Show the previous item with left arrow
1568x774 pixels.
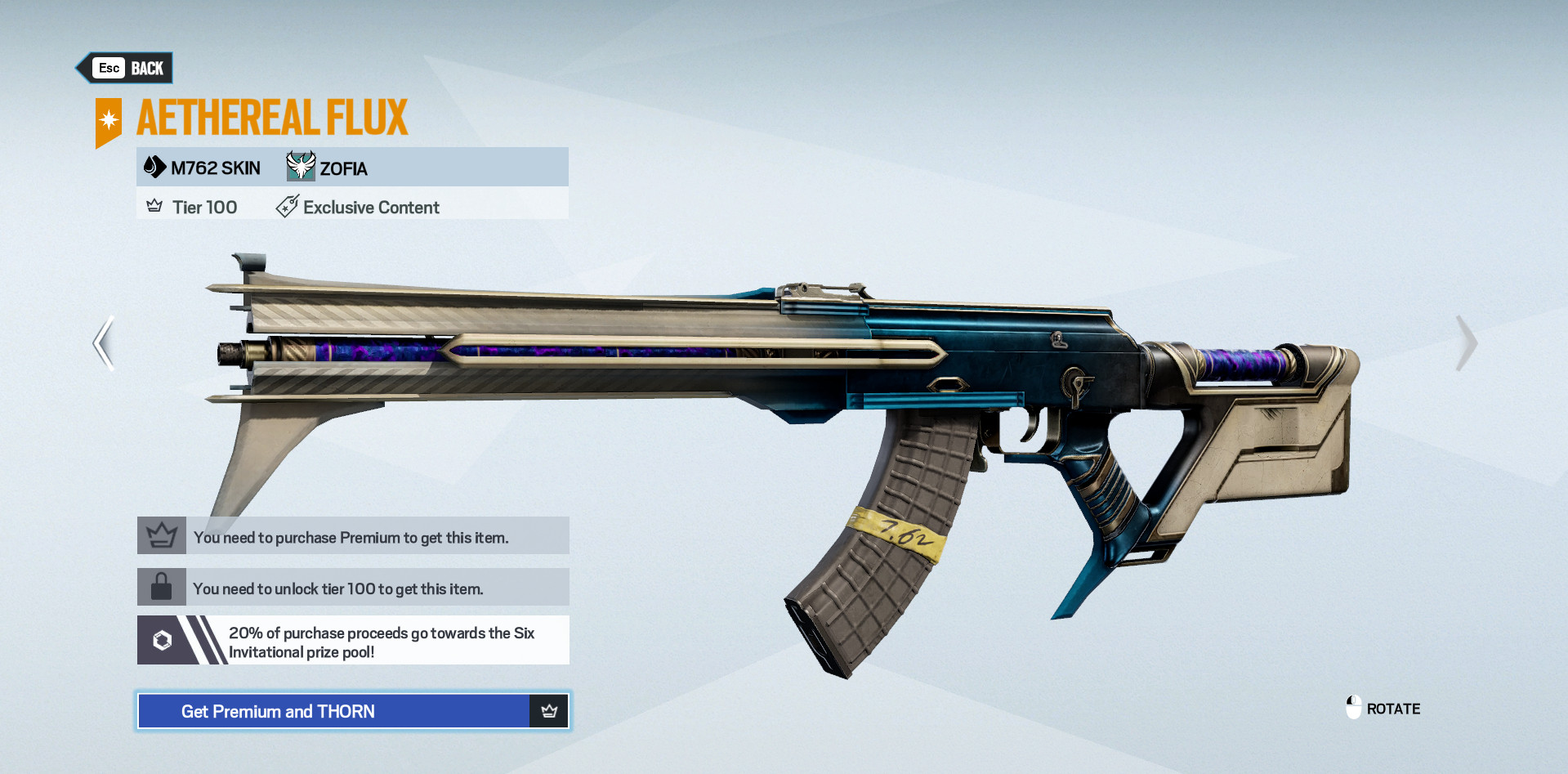(x=104, y=343)
